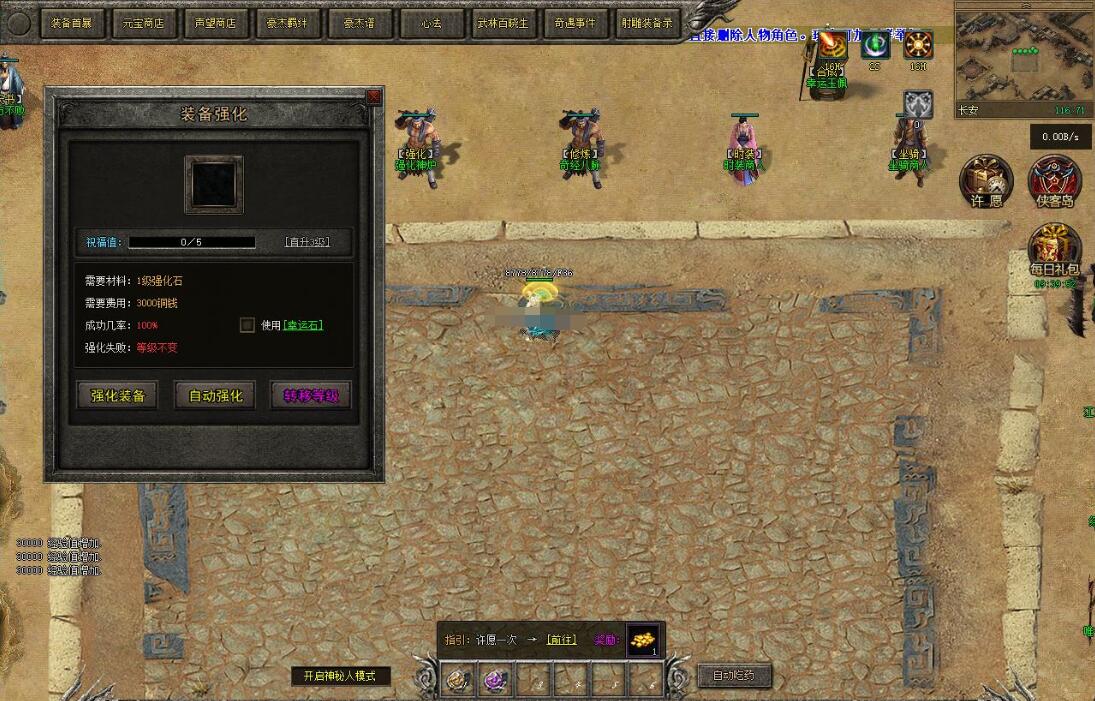Close the 装备强化 window
1095x701 pixels.
click(x=374, y=96)
